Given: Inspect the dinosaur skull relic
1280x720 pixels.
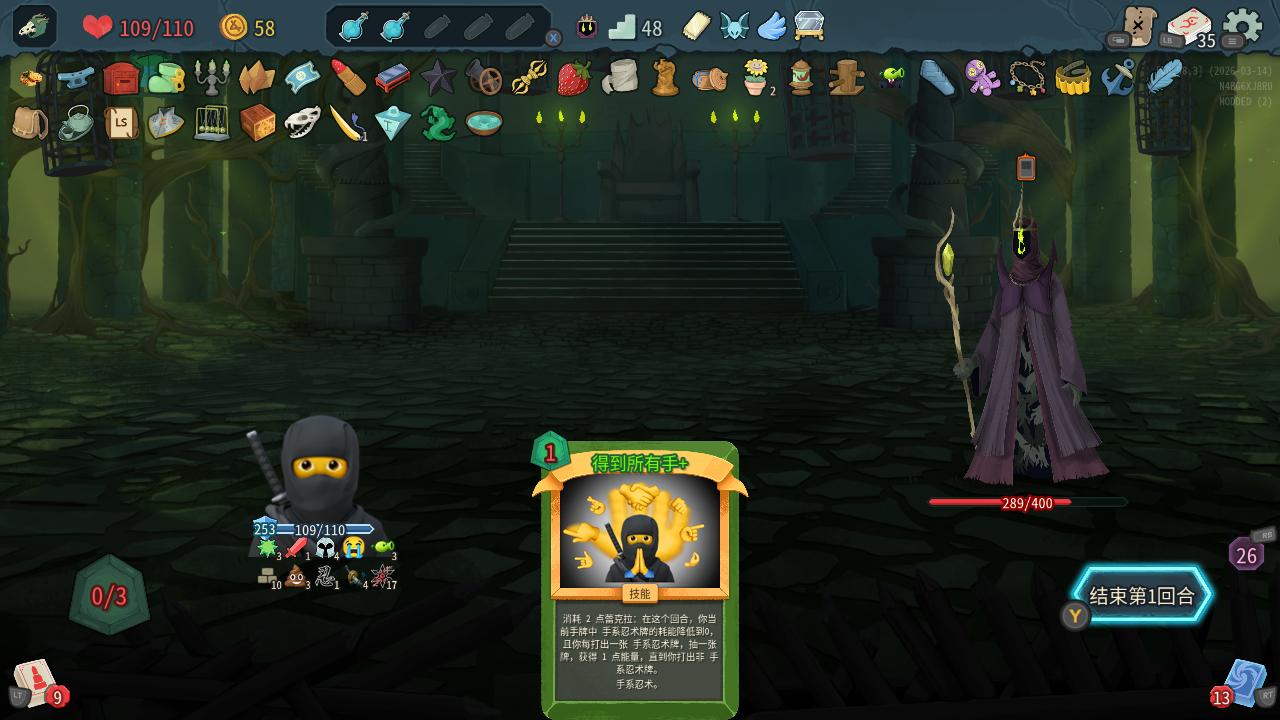Looking at the screenshot, I should pos(302,123).
